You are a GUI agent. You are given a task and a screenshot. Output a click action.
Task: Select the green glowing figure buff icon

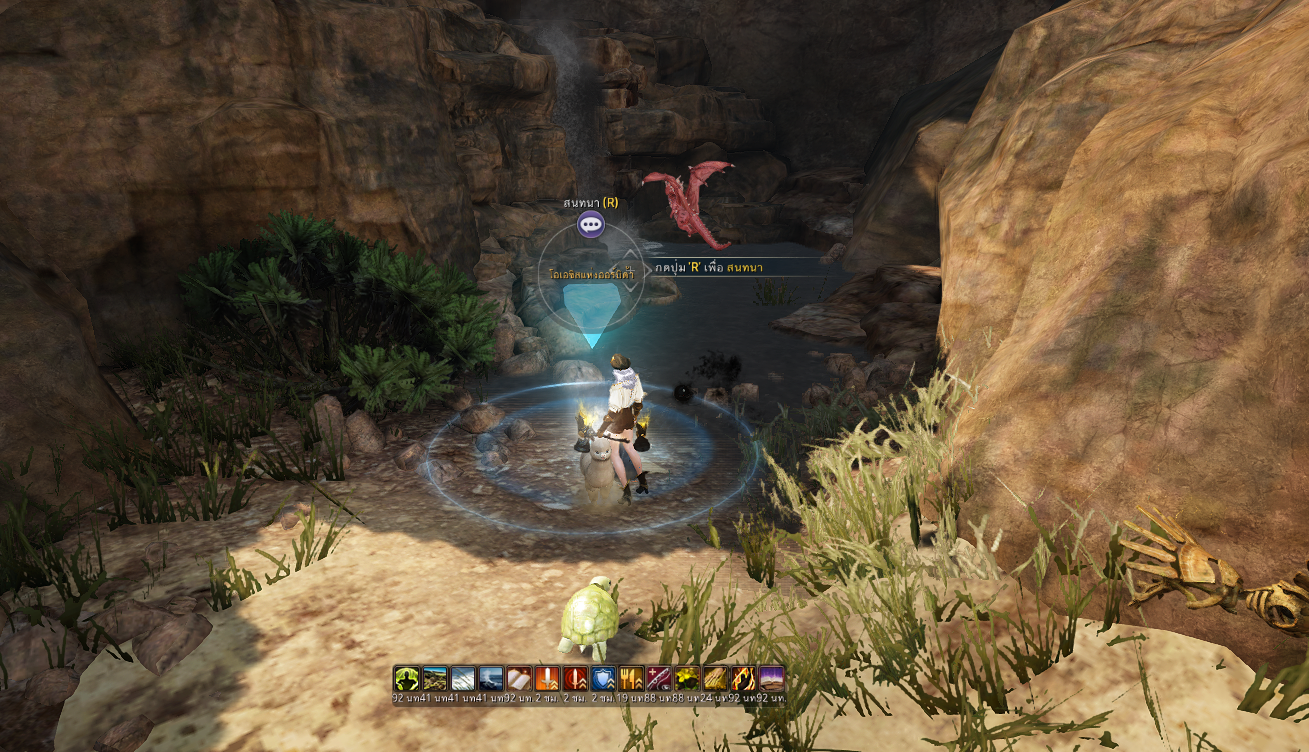[406, 678]
